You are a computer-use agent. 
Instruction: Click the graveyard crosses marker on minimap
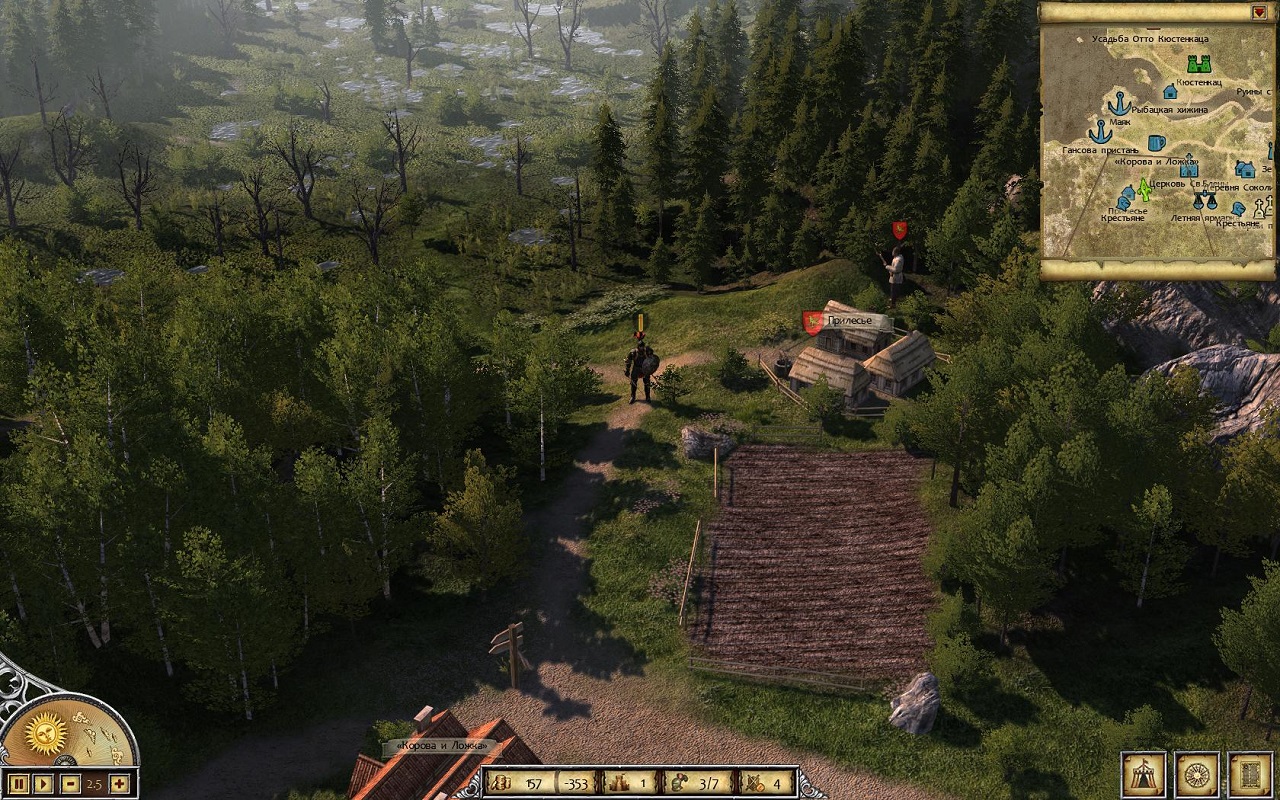point(1262,207)
